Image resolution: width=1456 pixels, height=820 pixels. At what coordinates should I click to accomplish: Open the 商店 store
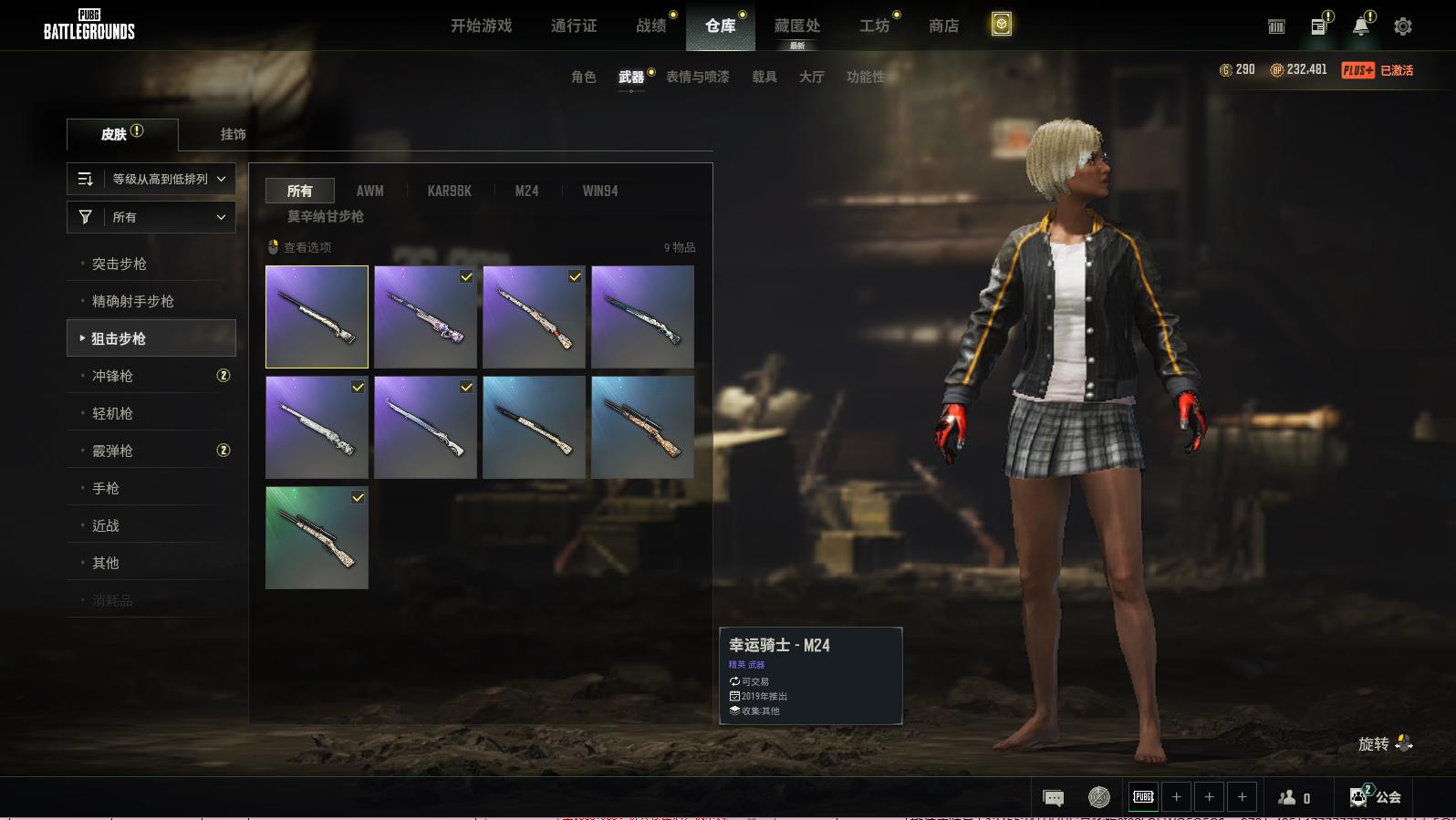click(x=943, y=26)
